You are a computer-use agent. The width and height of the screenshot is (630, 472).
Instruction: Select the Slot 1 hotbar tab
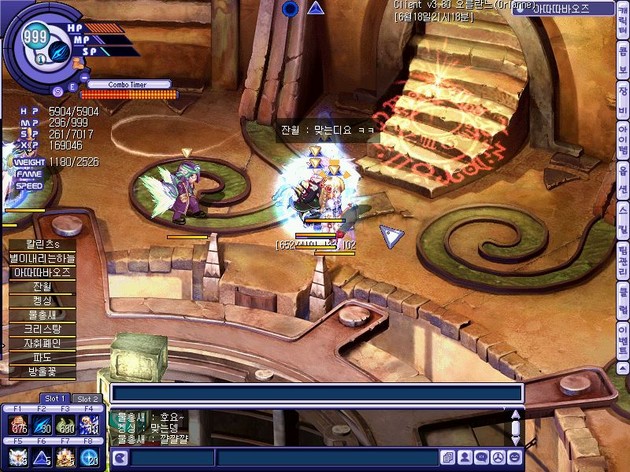[55, 399]
